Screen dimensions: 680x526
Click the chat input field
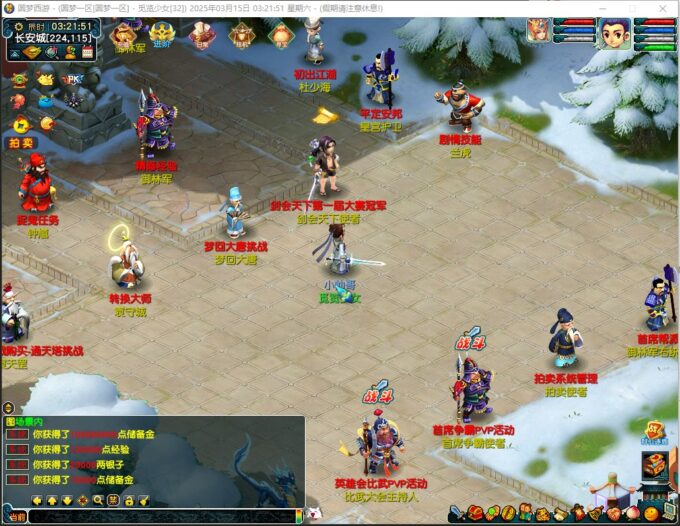coord(160,516)
